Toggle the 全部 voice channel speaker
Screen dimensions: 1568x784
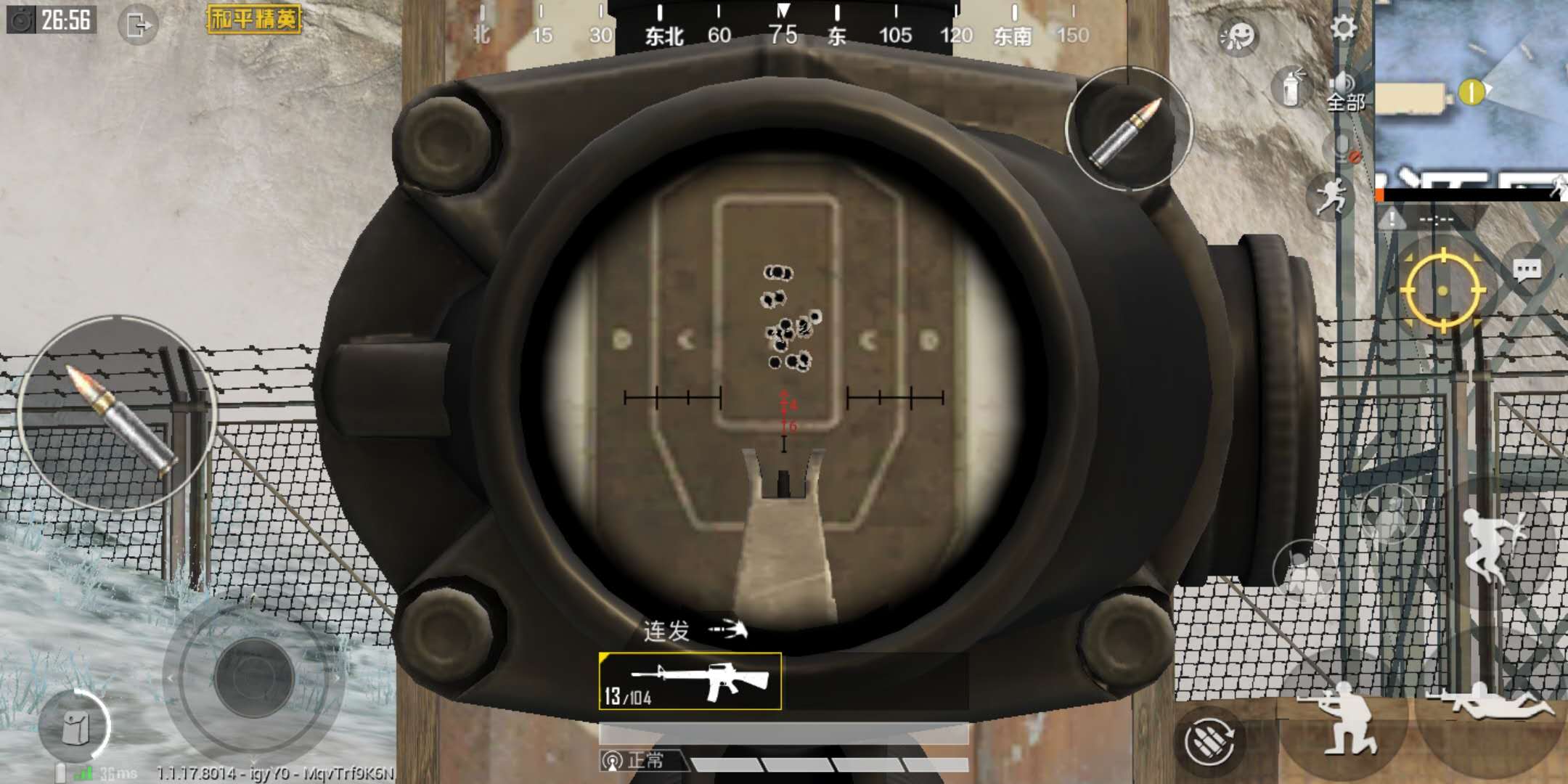click(1344, 82)
